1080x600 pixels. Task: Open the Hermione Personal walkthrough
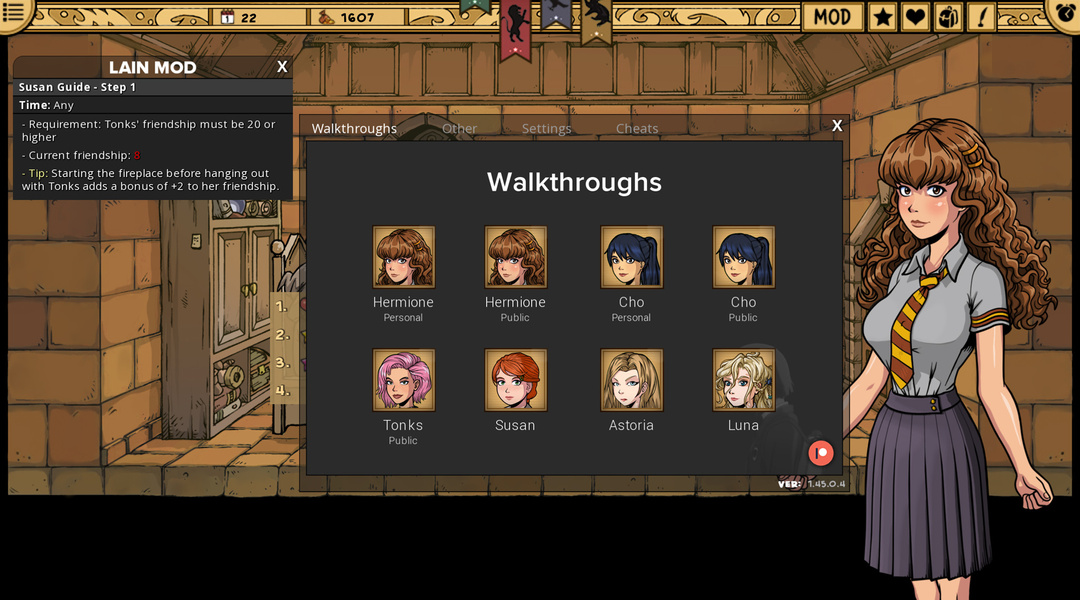tap(403, 257)
